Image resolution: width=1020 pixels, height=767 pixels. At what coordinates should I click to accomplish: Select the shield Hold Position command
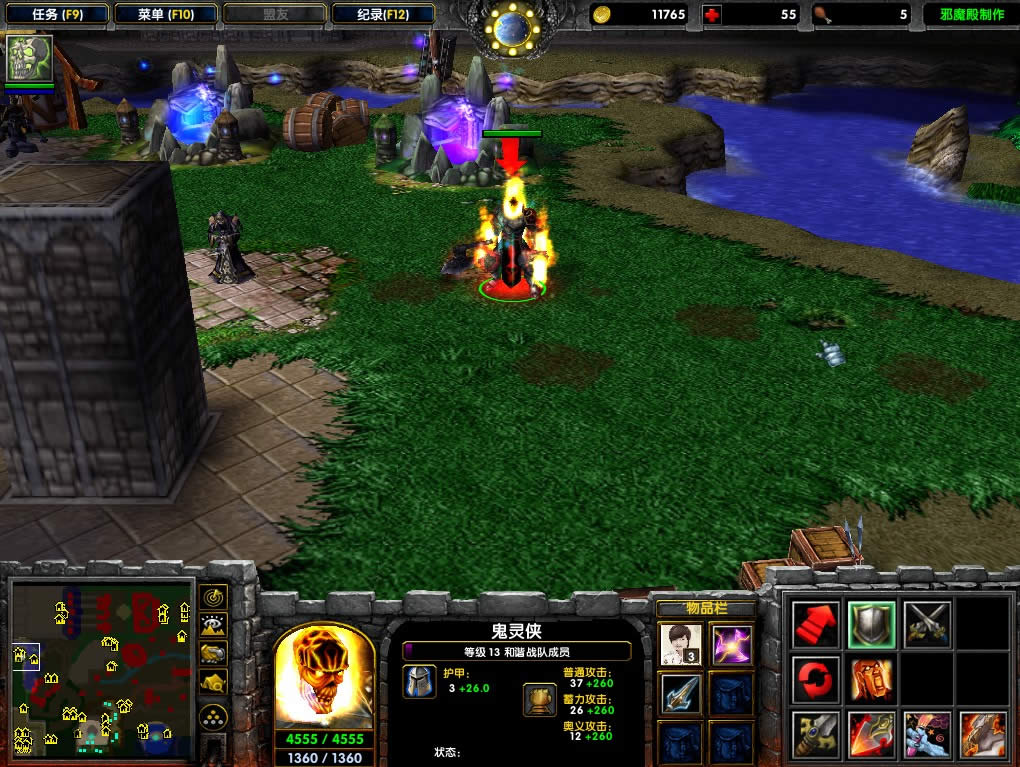(870, 625)
